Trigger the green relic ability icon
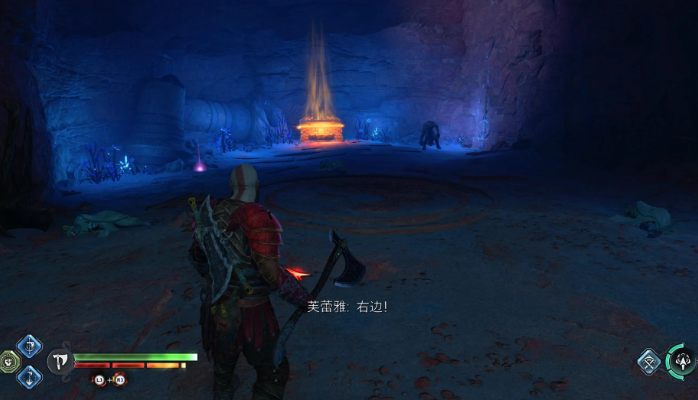Image resolution: width=698 pixels, height=400 pixels. pyautogui.click(x=9, y=361)
